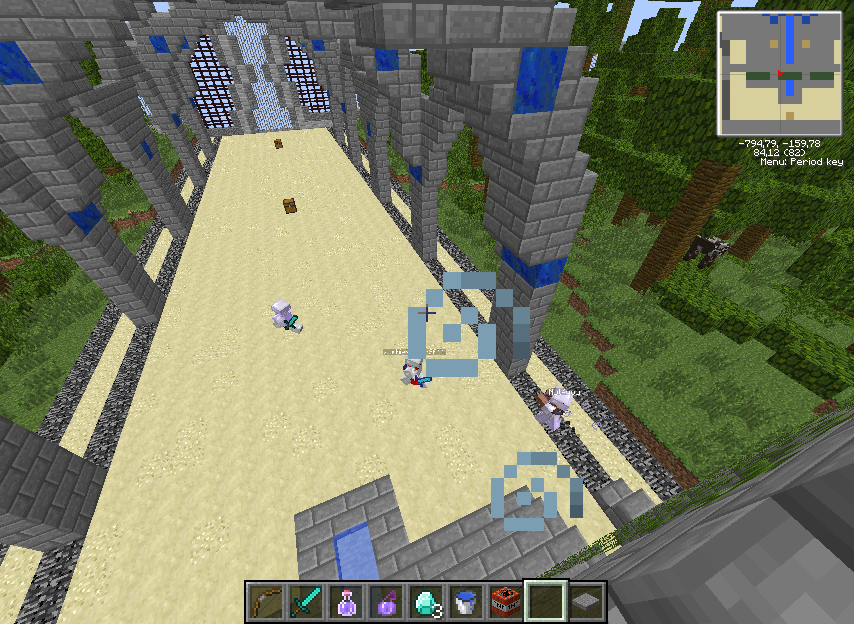Choose the pink potion bottle slot
854x624 pixels.
[x=346, y=601]
